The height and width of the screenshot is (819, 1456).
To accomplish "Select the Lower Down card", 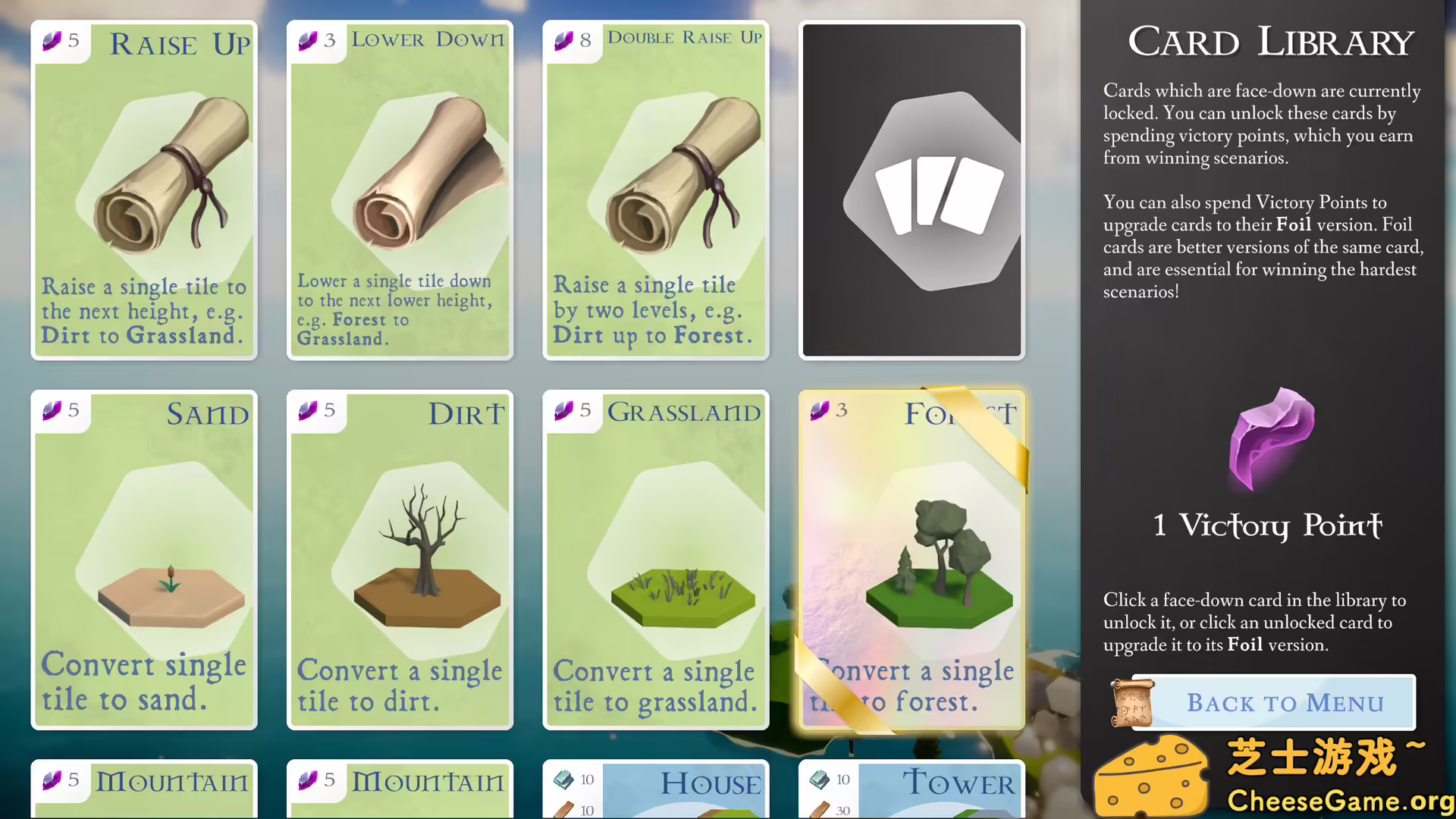I will (400, 190).
